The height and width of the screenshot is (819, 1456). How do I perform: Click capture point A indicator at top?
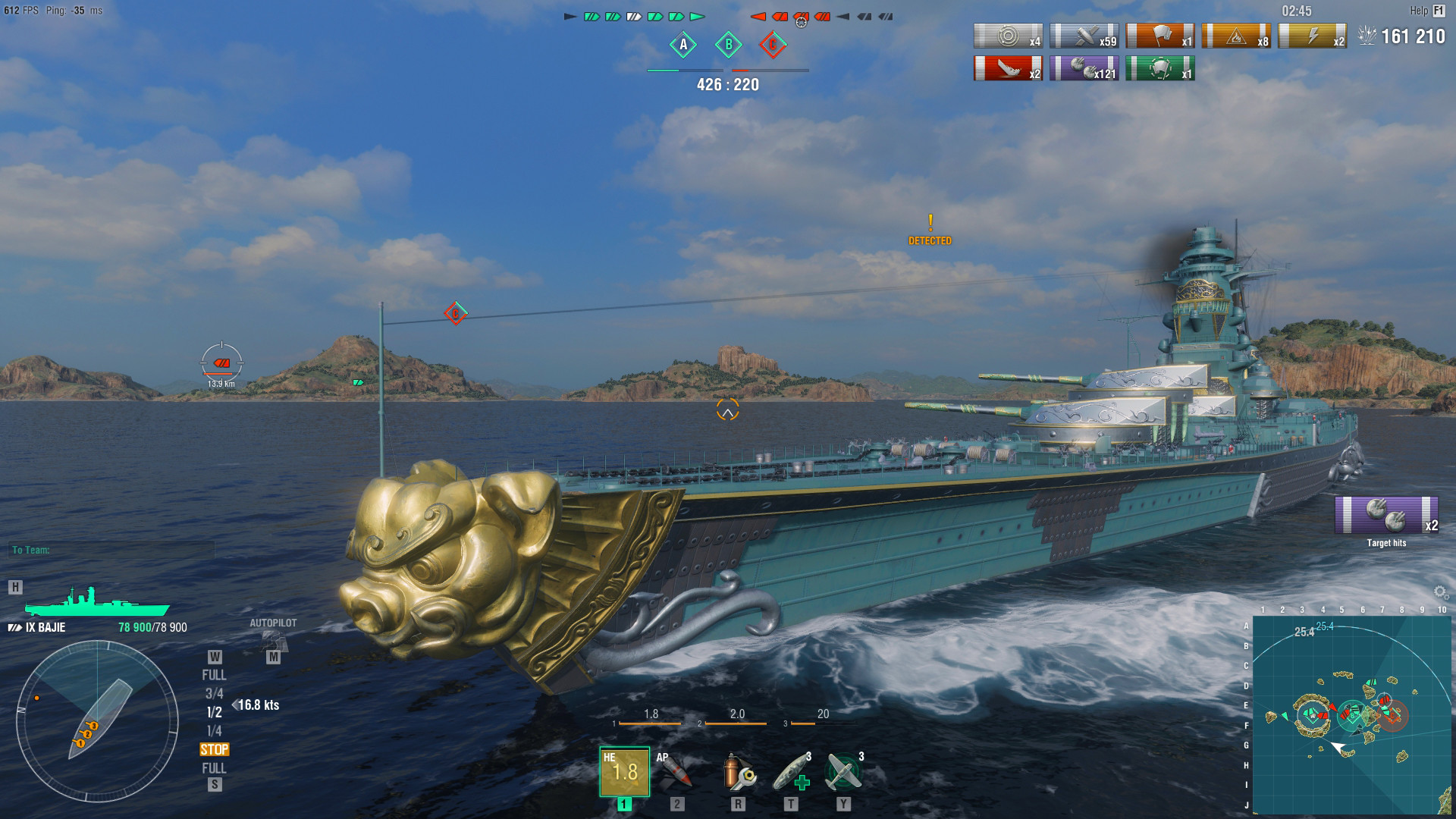click(683, 45)
